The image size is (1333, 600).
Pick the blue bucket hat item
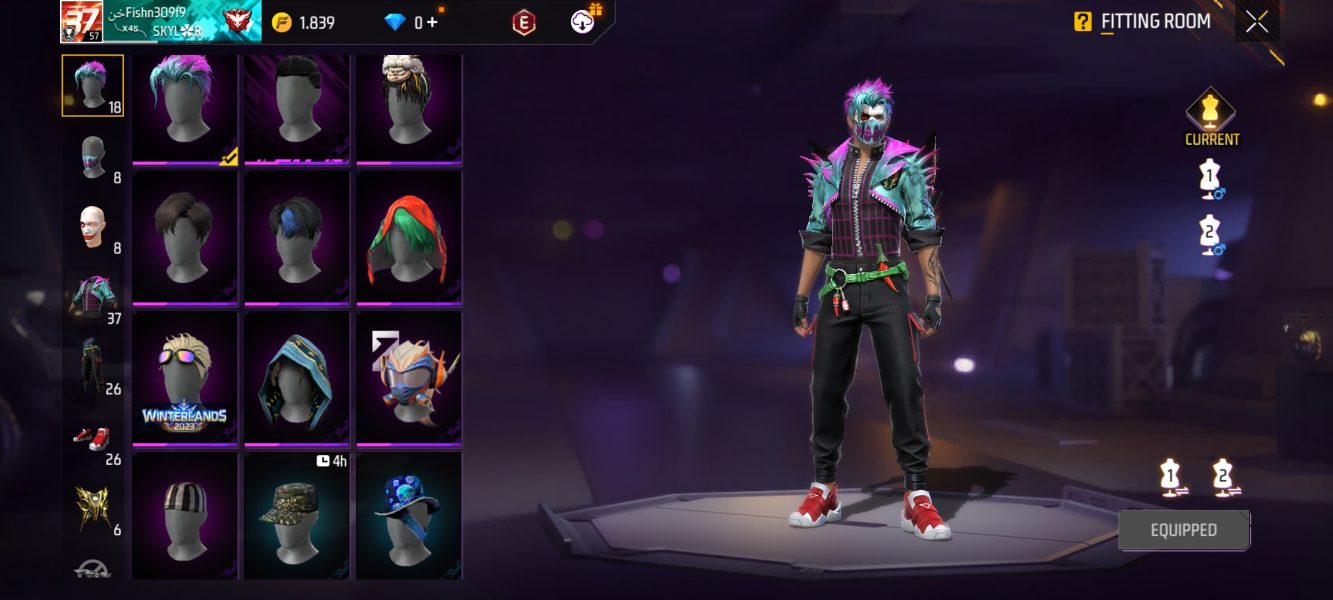[x=409, y=515]
